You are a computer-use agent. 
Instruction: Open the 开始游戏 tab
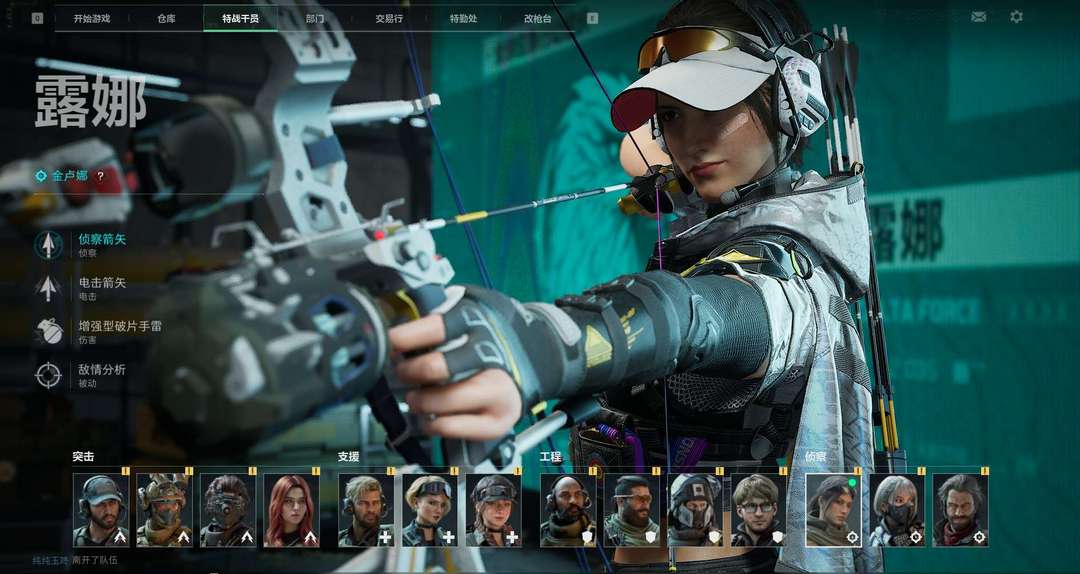tap(92, 18)
